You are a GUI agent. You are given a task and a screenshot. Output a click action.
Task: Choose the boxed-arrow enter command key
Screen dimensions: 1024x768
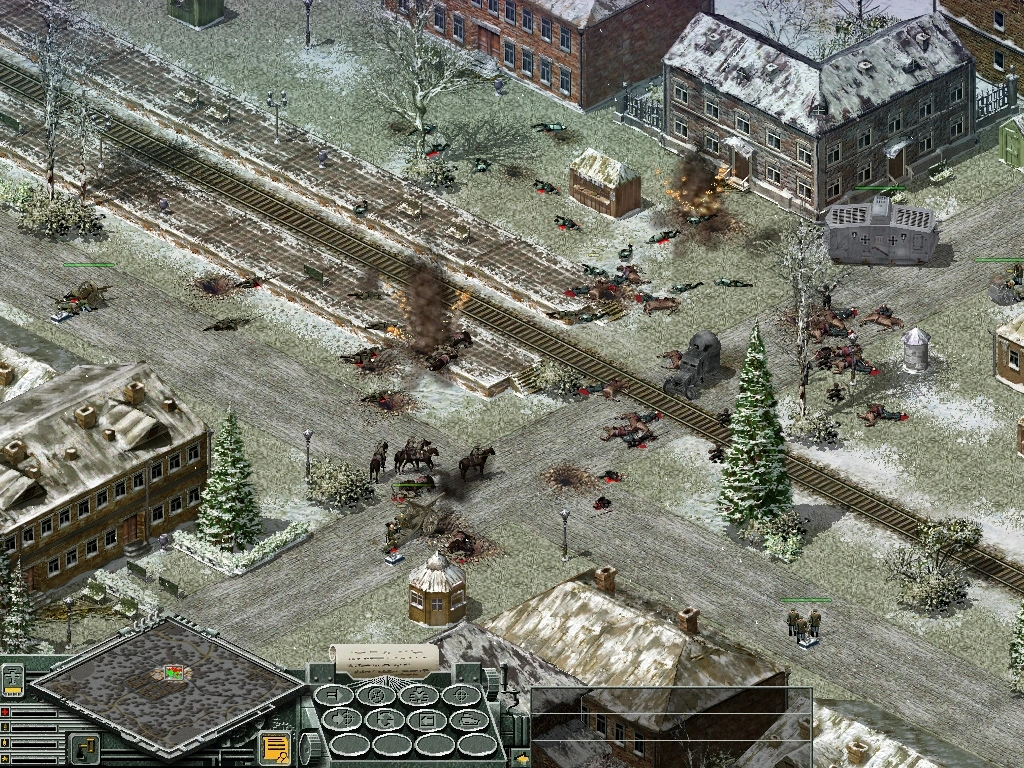point(427,720)
